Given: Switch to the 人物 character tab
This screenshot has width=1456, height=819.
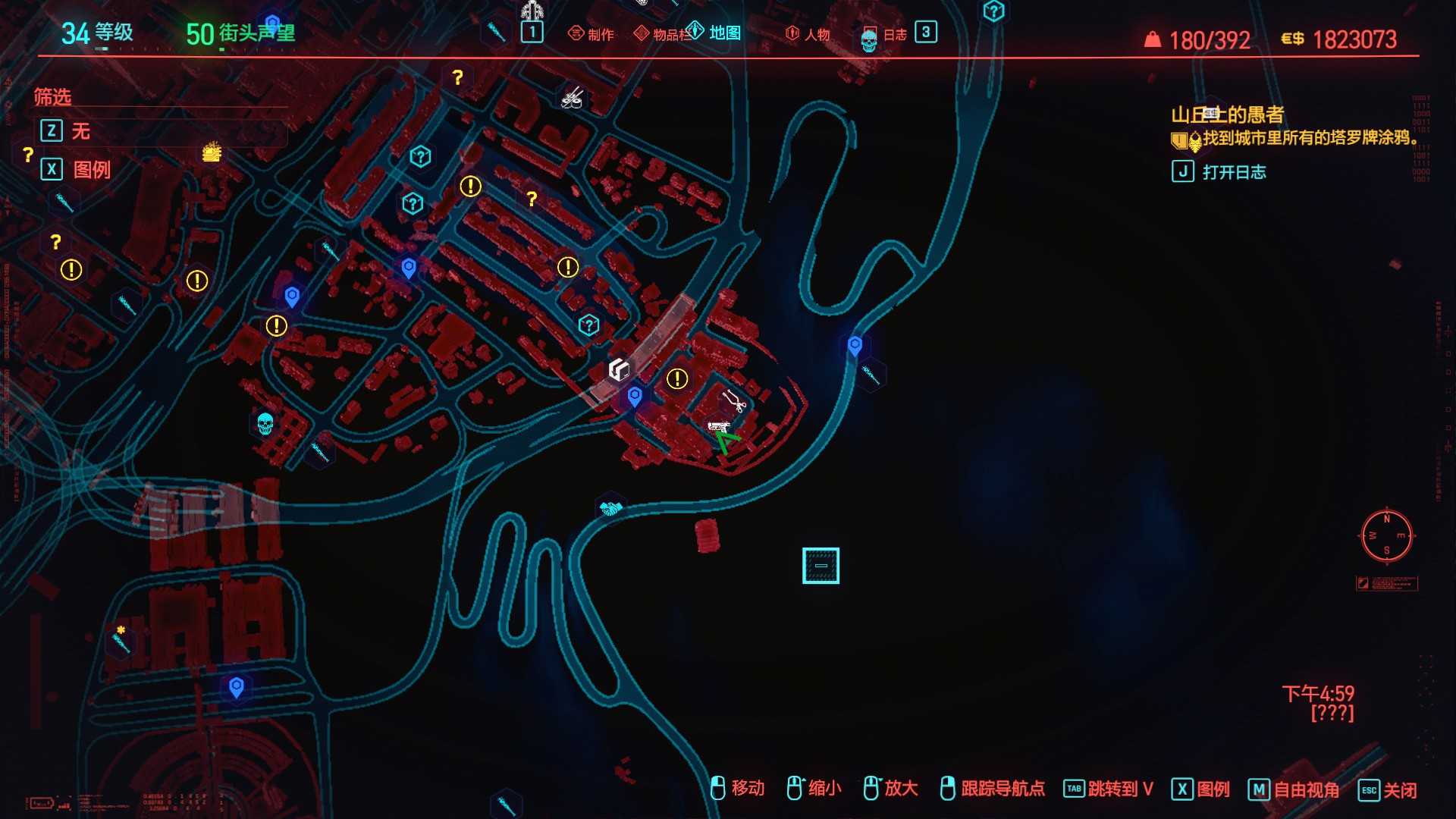Looking at the screenshot, I should click(808, 34).
